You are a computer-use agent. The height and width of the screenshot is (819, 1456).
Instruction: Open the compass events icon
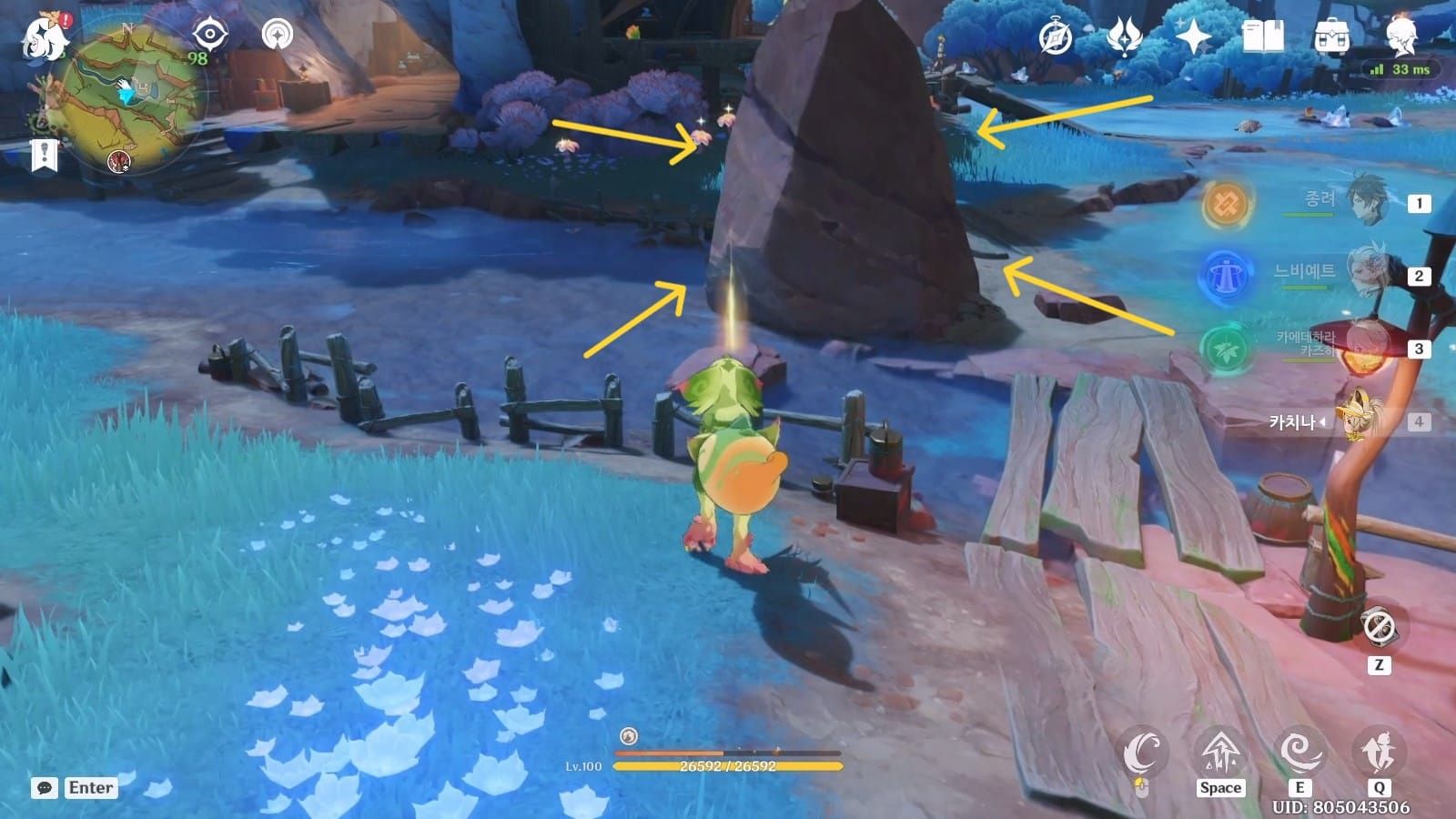pos(1056,37)
